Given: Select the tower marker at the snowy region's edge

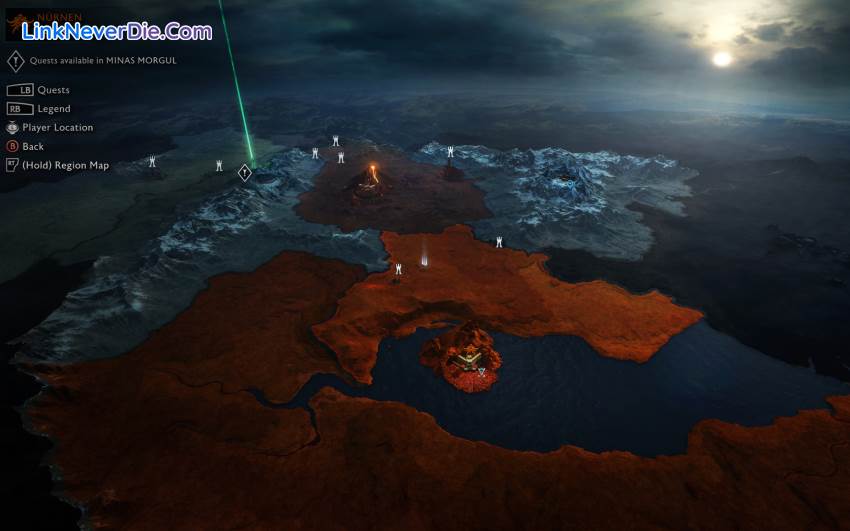Looking at the screenshot, I should click(x=450, y=152).
